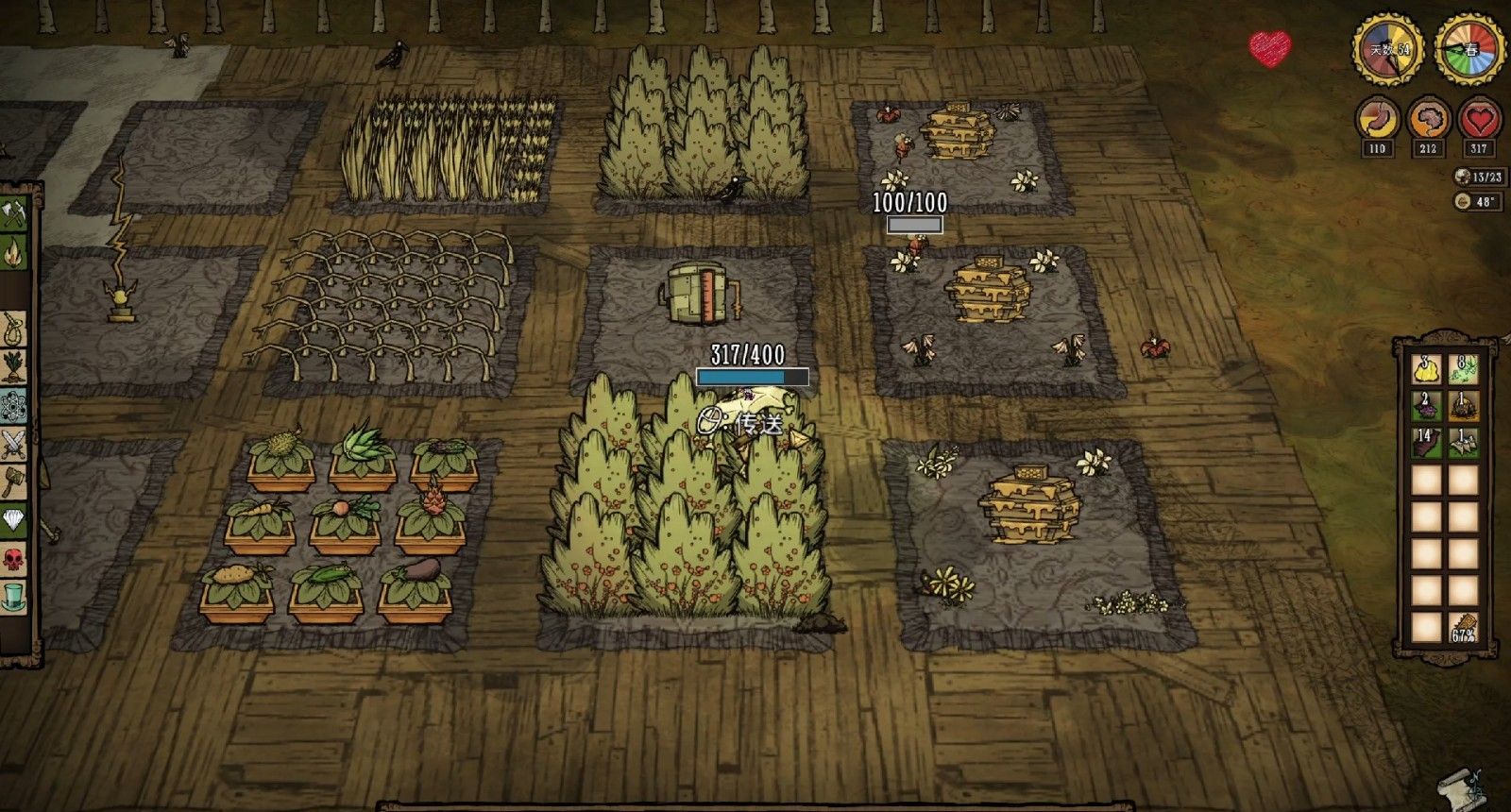Select the yellow item stack of 3

pos(1425,369)
